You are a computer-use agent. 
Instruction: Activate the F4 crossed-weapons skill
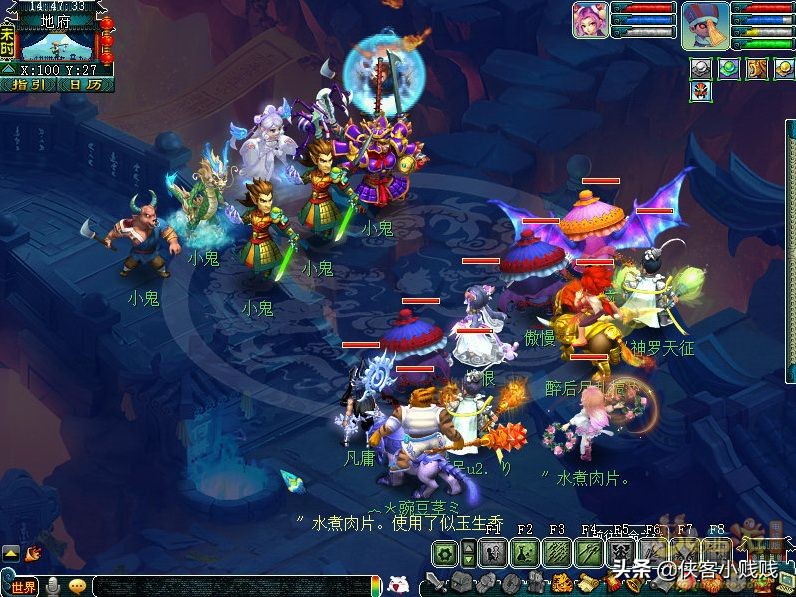pos(589,553)
